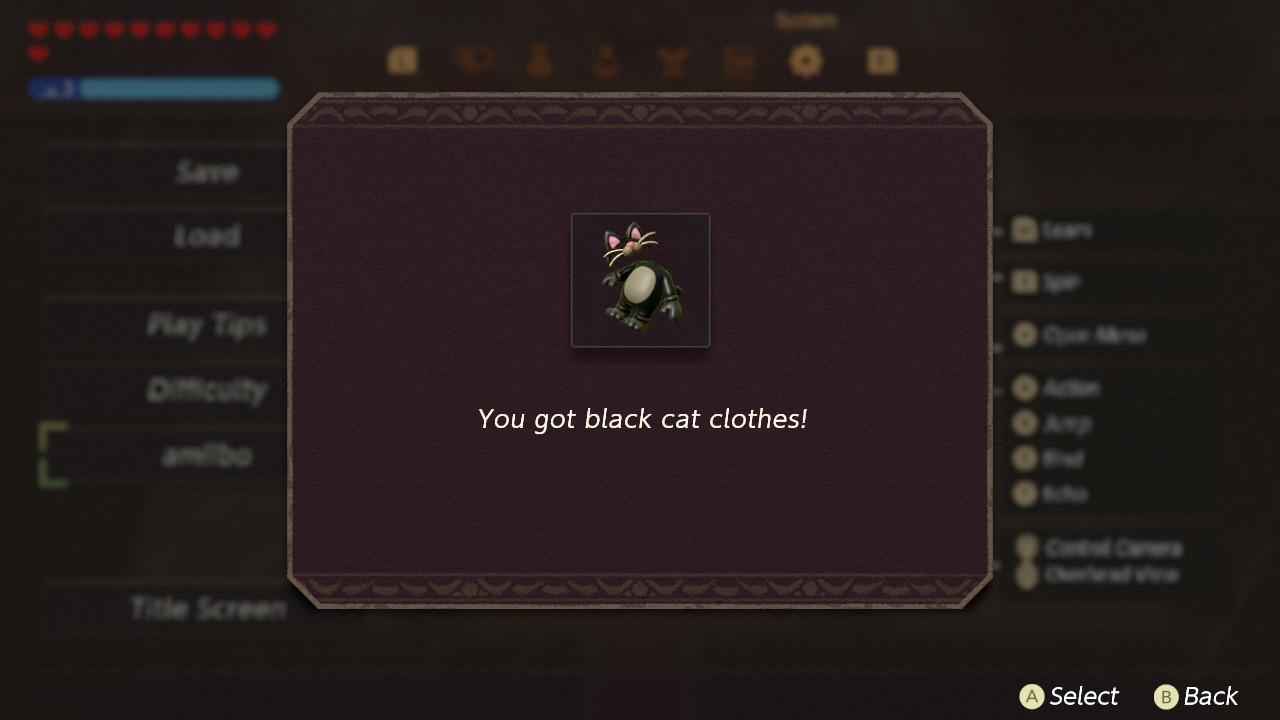
Task: Choose the Save menu entry
Action: [207, 172]
